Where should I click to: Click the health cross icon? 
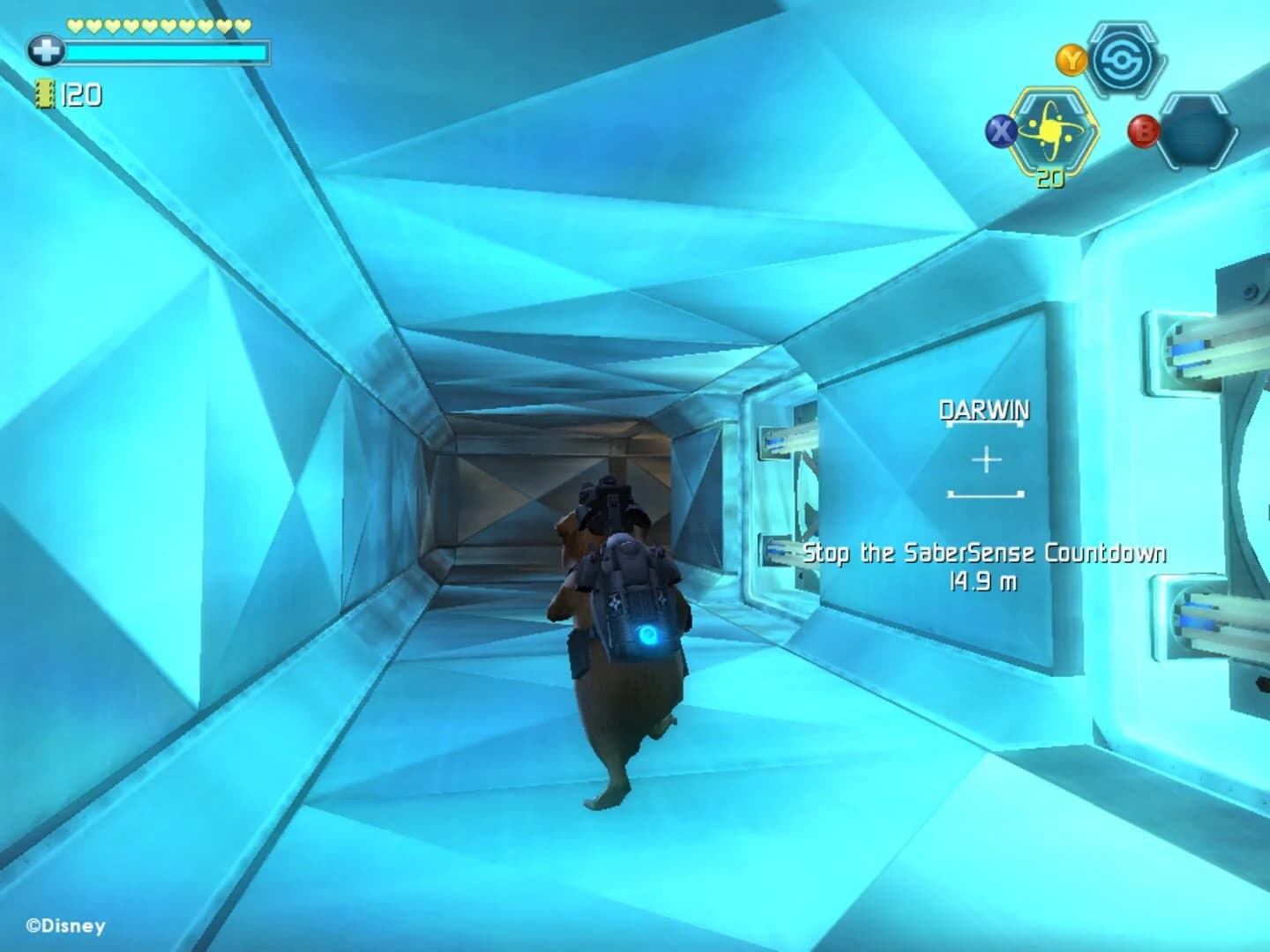point(46,51)
